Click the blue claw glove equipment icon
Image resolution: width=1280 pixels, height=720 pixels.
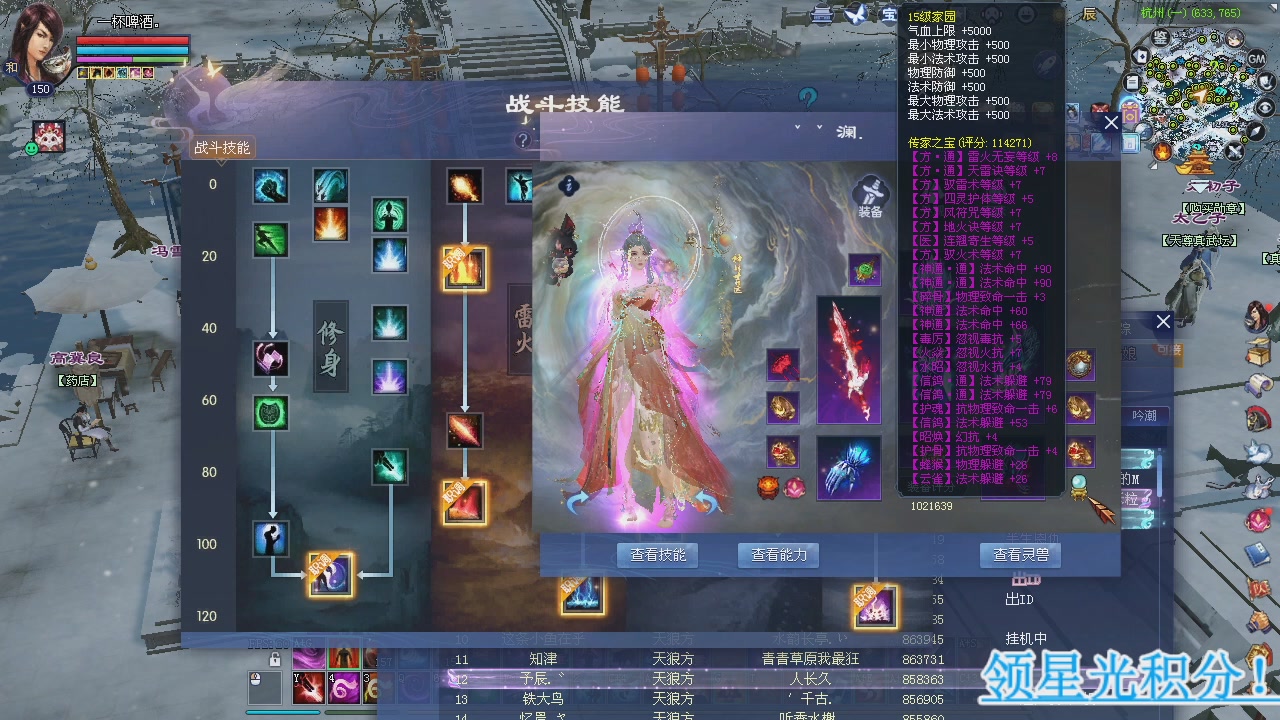coord(848,467)
